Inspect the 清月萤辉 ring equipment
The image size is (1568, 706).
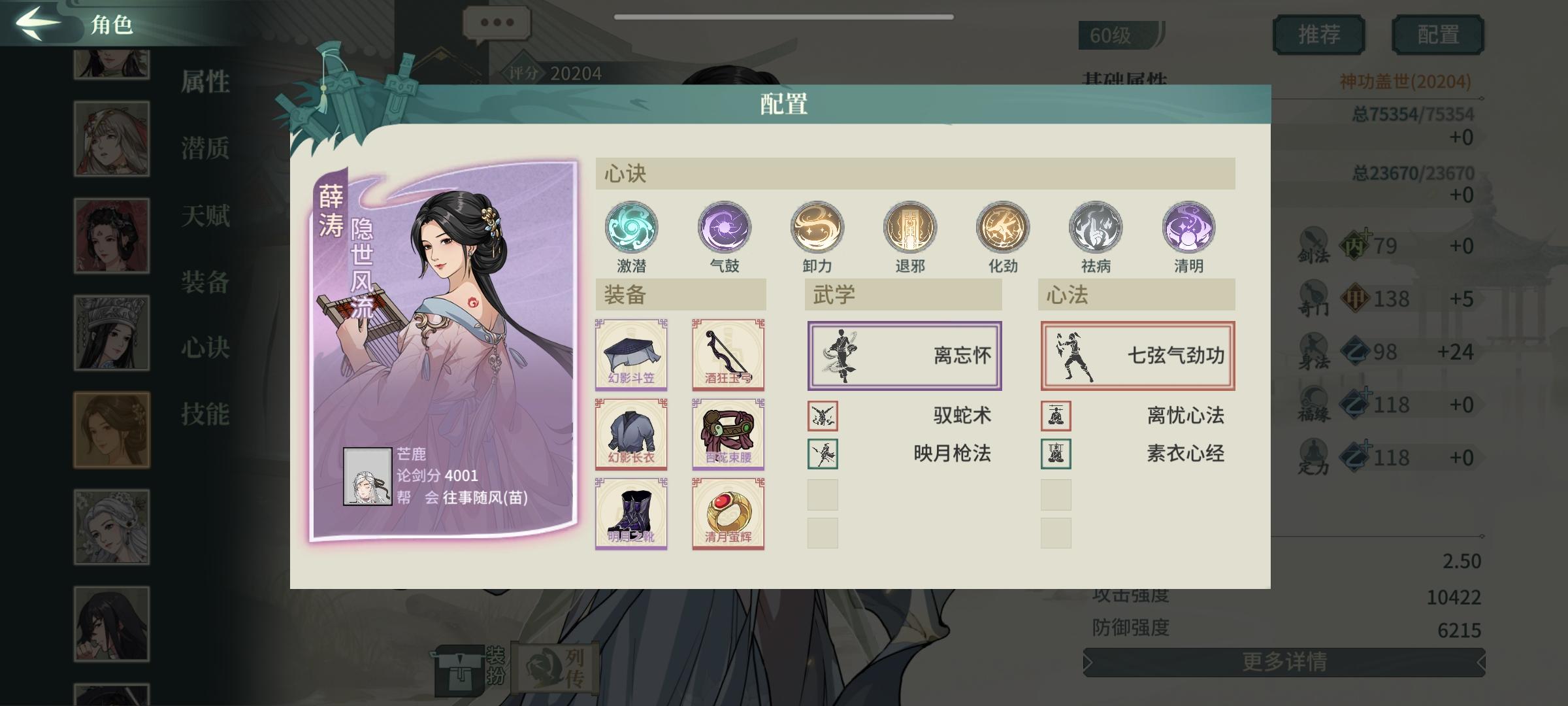pos(727,514)
